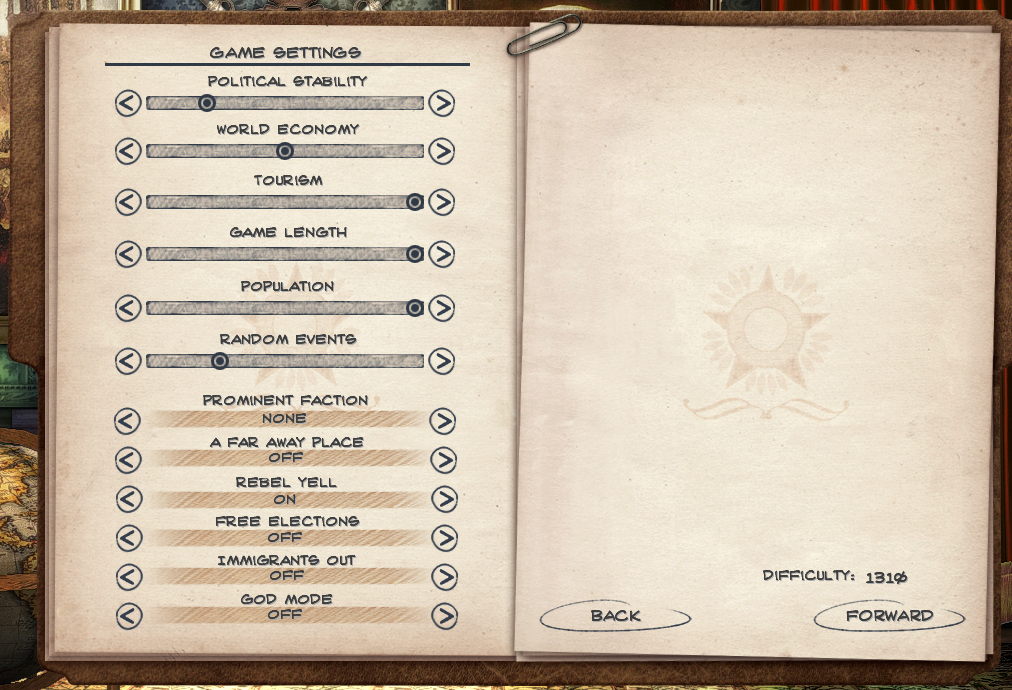Decrease Tourism with the left arrow
Screen dimensions: 1012x690
[x=128, y=202]
